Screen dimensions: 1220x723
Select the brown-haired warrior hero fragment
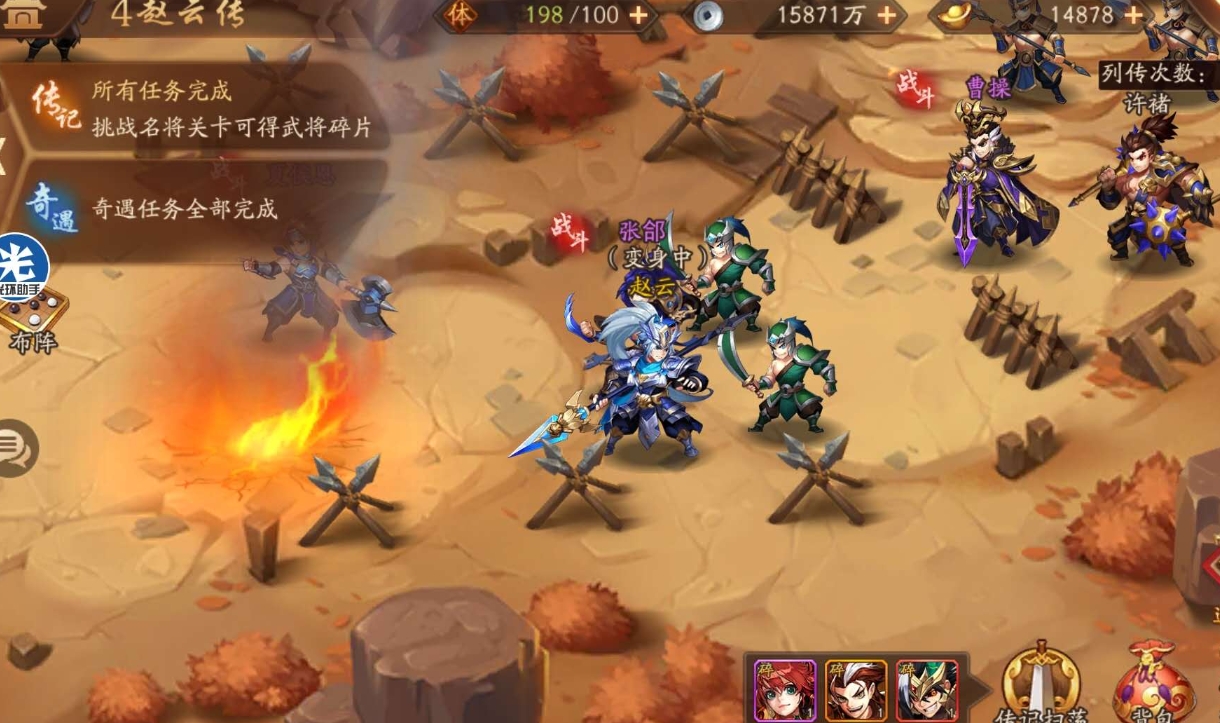coord(855,690)
